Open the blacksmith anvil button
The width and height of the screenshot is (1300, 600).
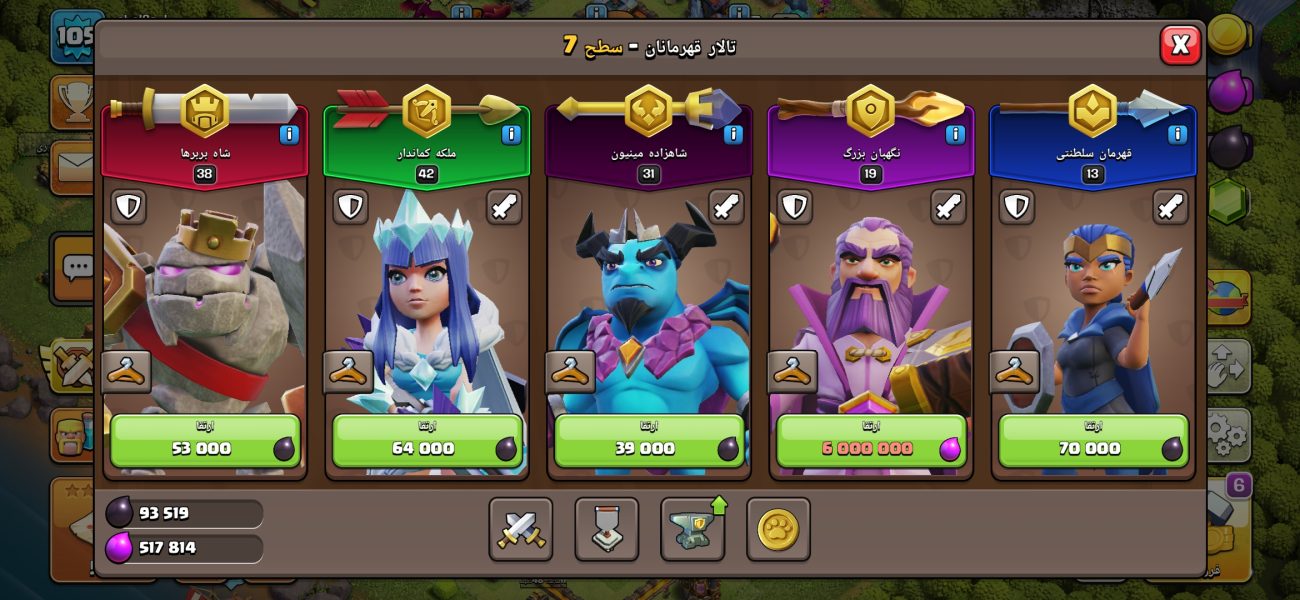click(x=693, y=529)
